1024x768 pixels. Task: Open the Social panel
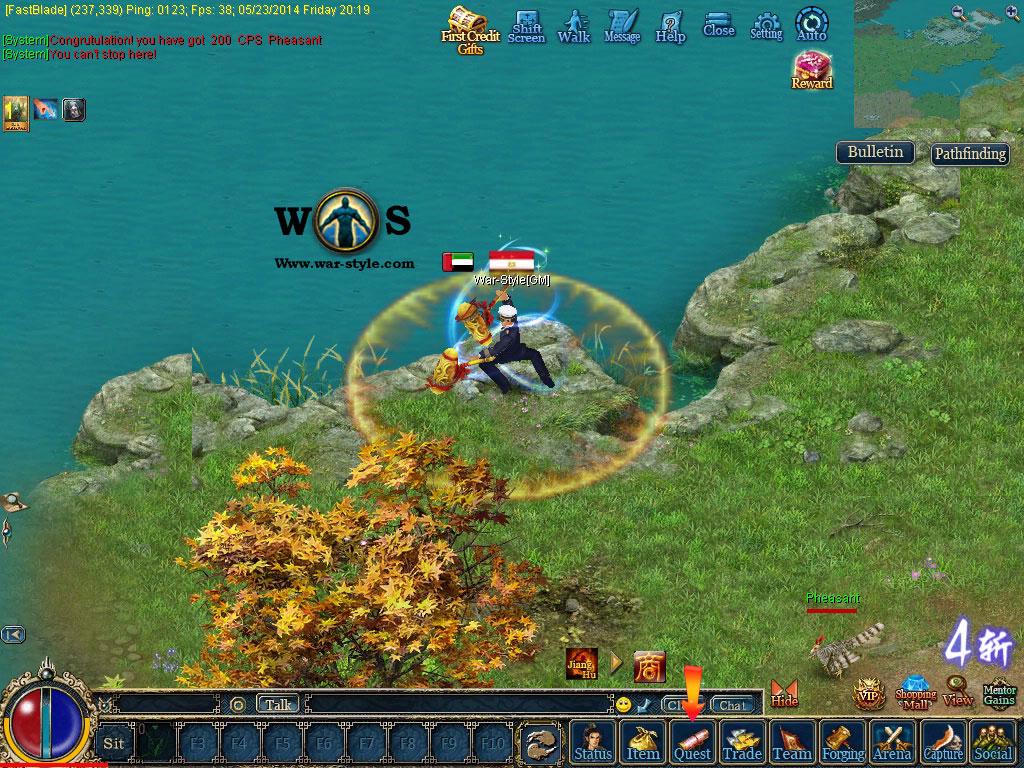pyautogui.click(x=993, y=742)
